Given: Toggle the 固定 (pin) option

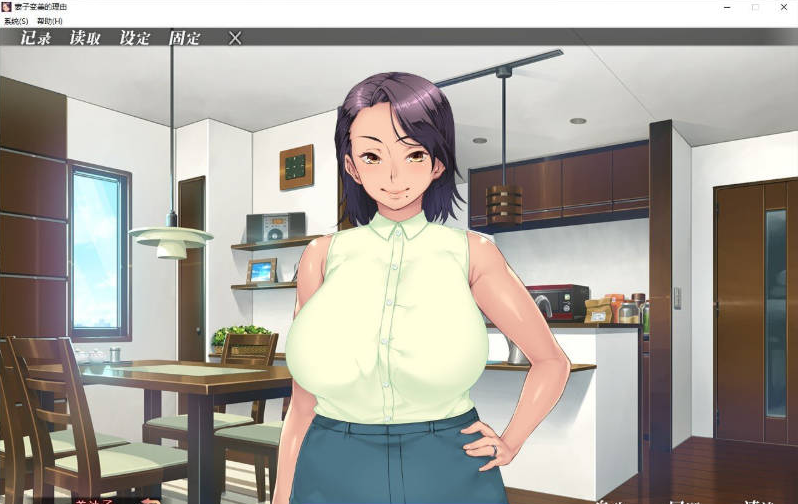Looking at the screenshot, I should pyautogui.click(x=184, y=39).
